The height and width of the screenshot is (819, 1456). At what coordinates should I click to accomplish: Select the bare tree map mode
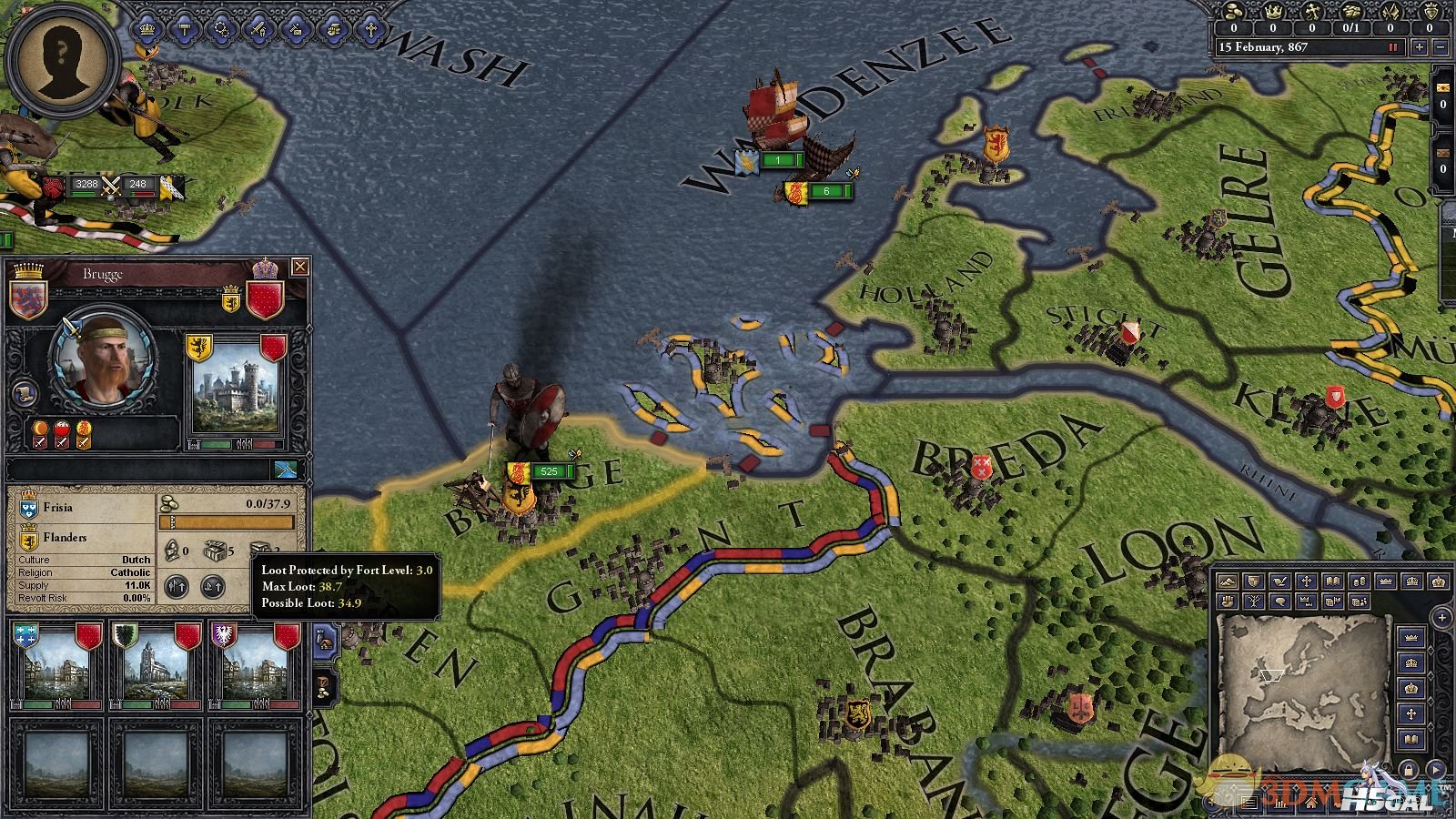coord(1253,602)
